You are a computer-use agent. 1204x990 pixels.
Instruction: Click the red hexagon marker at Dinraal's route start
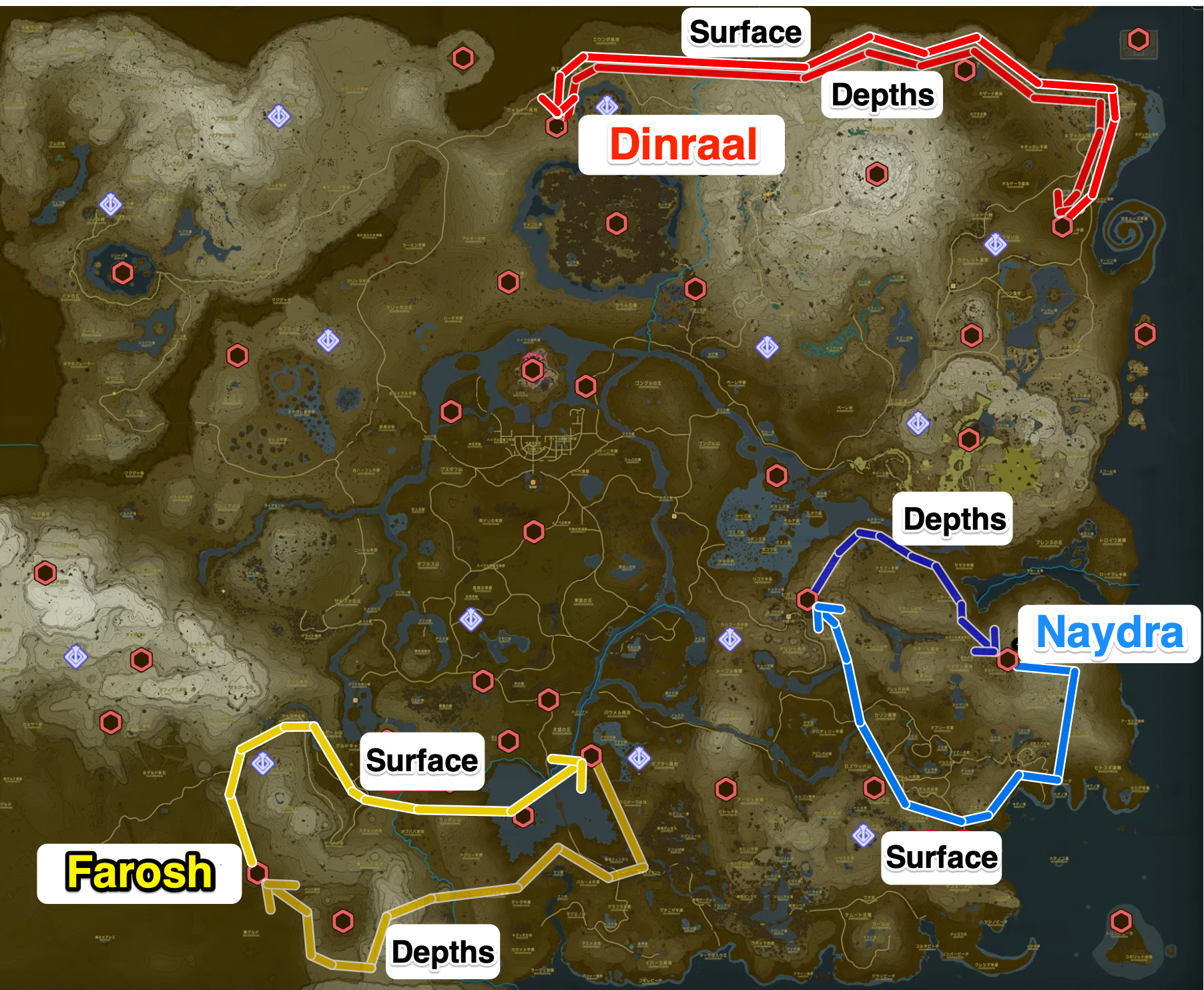click(x=557, y=128)
